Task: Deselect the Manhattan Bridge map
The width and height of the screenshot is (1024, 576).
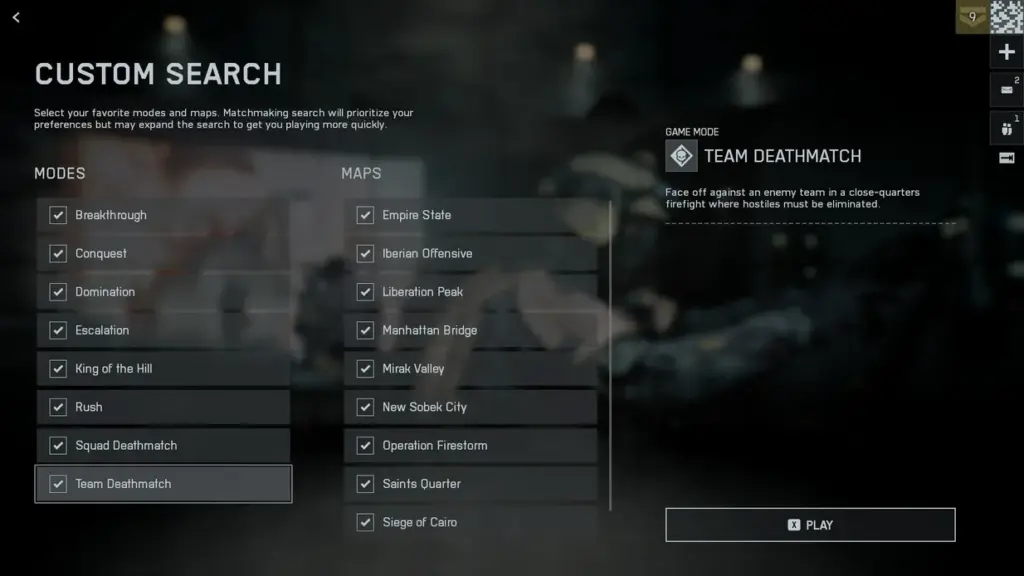Action: tap(365, 330)
